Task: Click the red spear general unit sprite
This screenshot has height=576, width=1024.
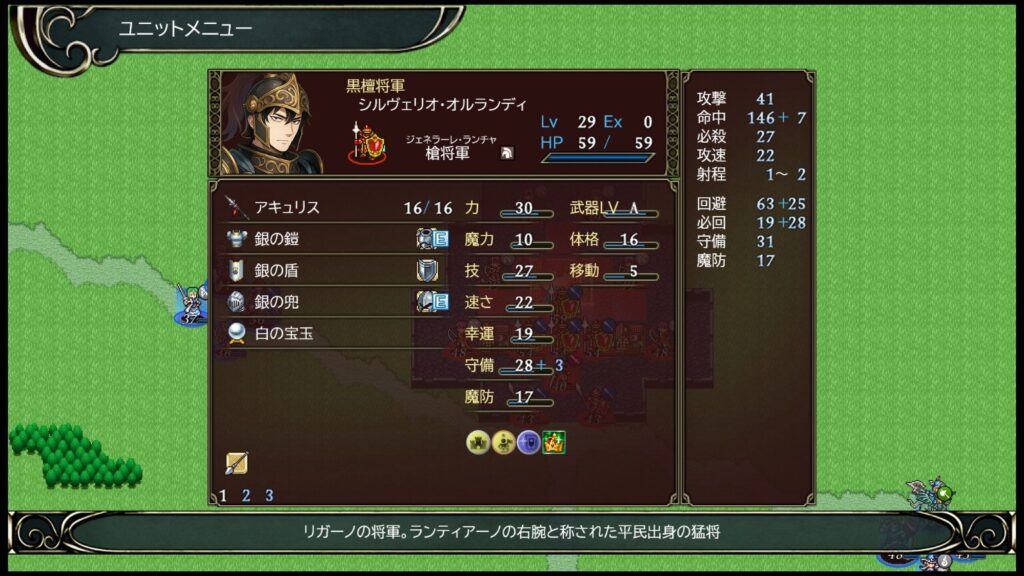Action: click(367, 145)
